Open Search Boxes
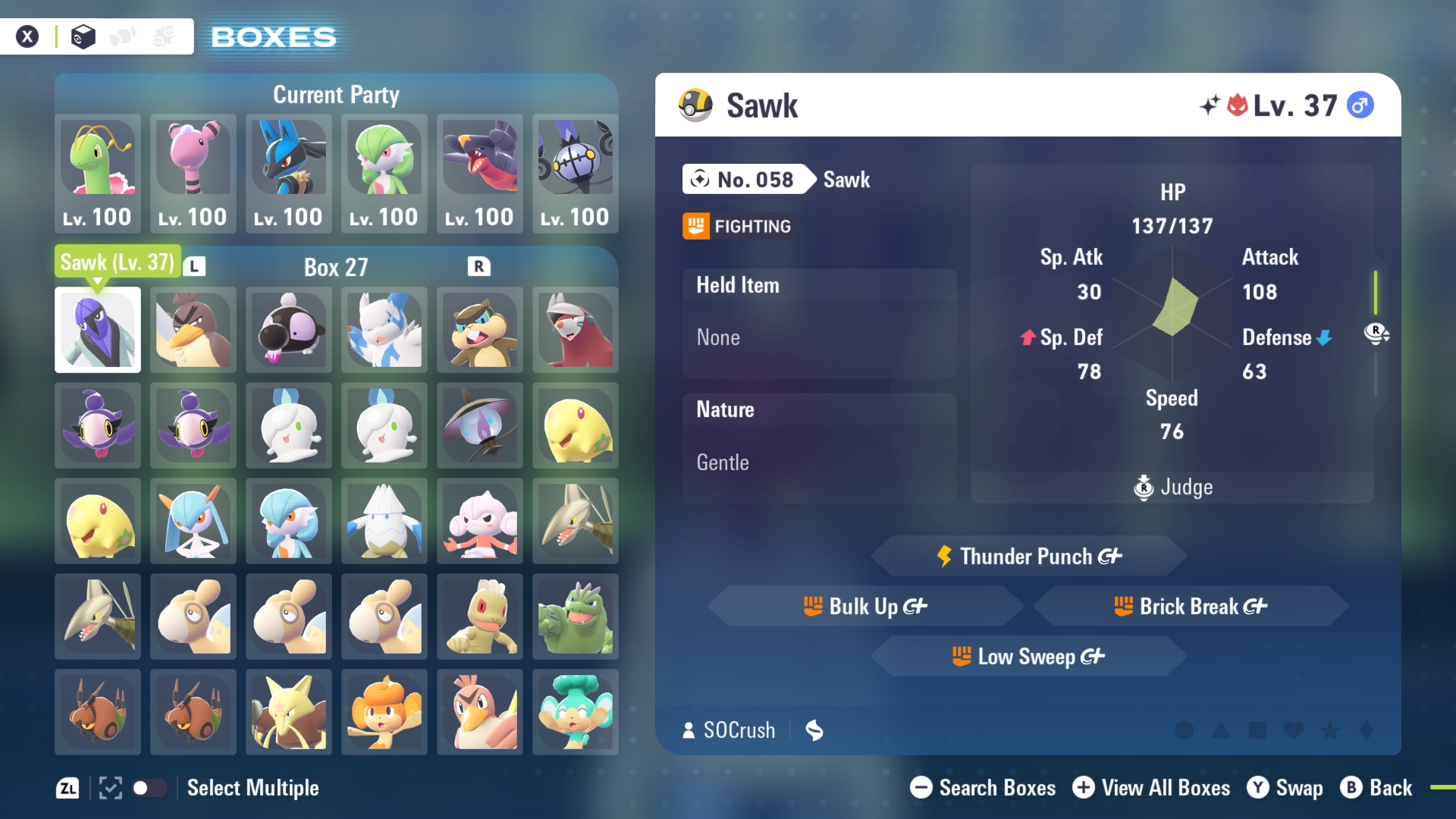 [983, 788]
